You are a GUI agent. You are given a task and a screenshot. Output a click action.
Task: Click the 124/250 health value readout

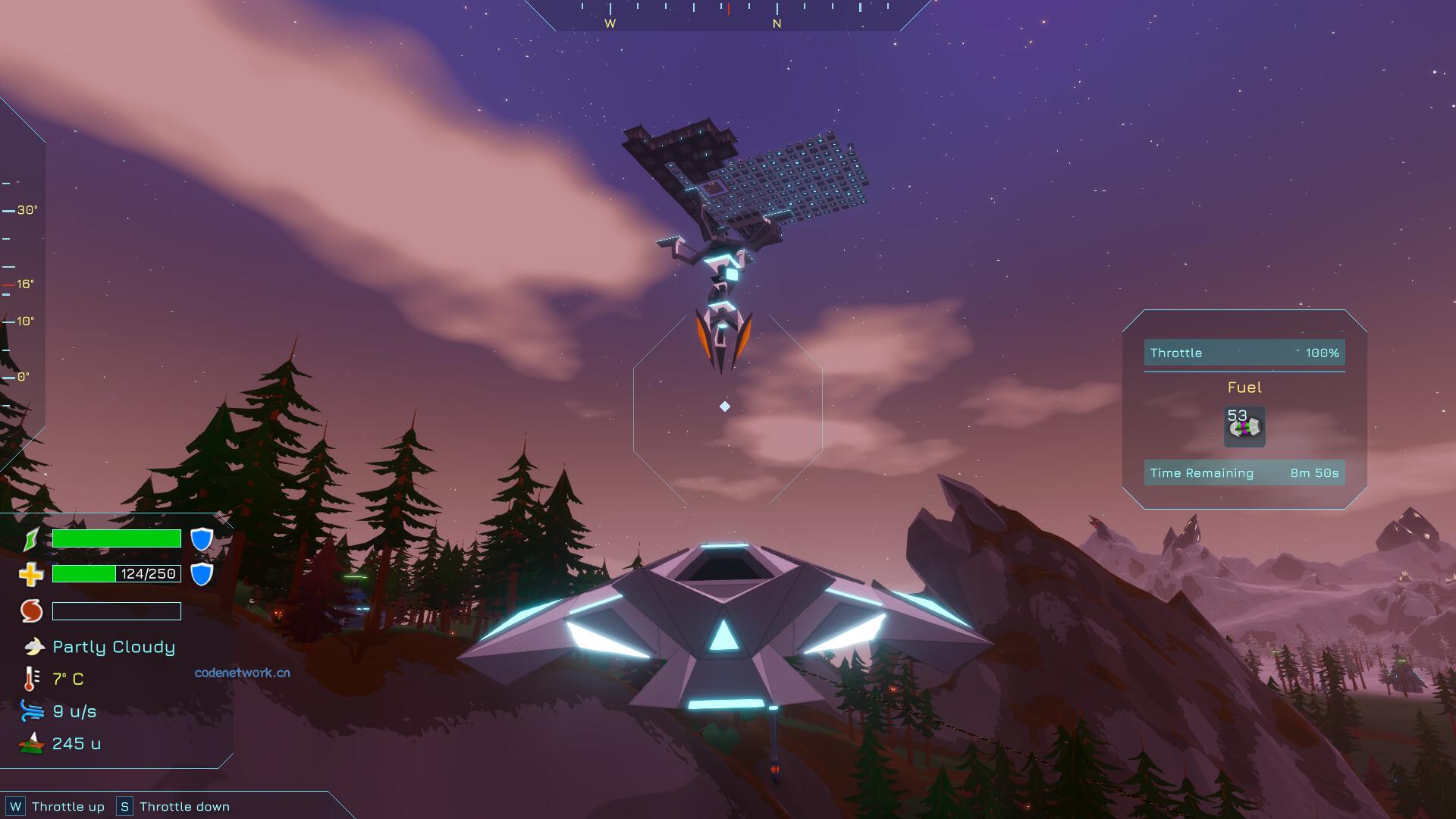(x=150, y=574)
